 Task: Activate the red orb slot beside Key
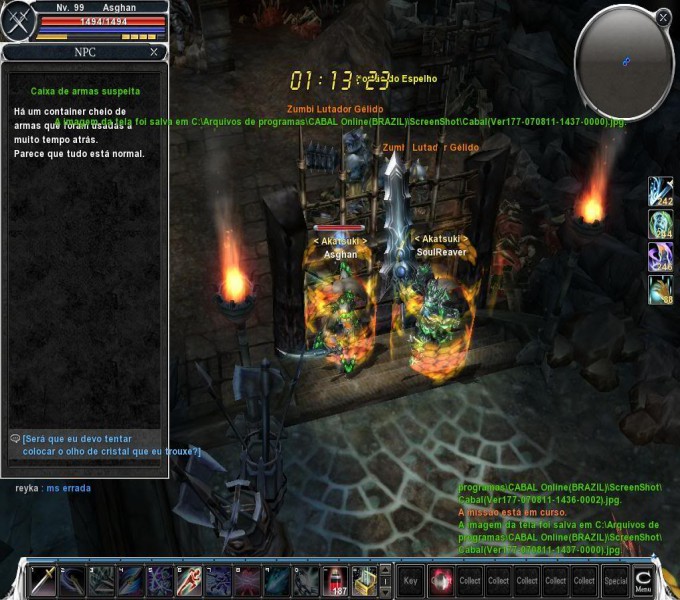[x=440, y=580]
